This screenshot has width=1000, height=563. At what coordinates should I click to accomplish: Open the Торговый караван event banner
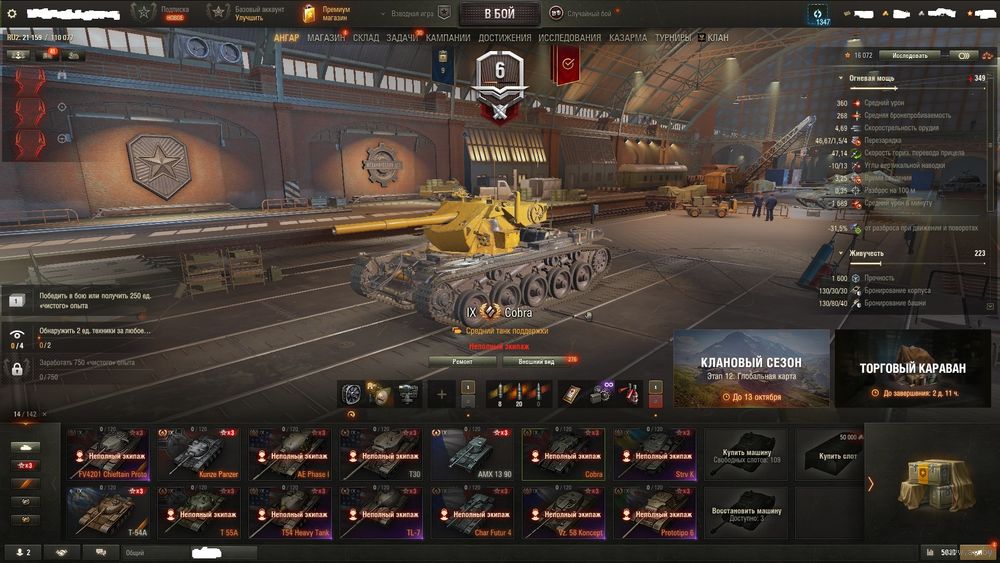tap(912, 369)
